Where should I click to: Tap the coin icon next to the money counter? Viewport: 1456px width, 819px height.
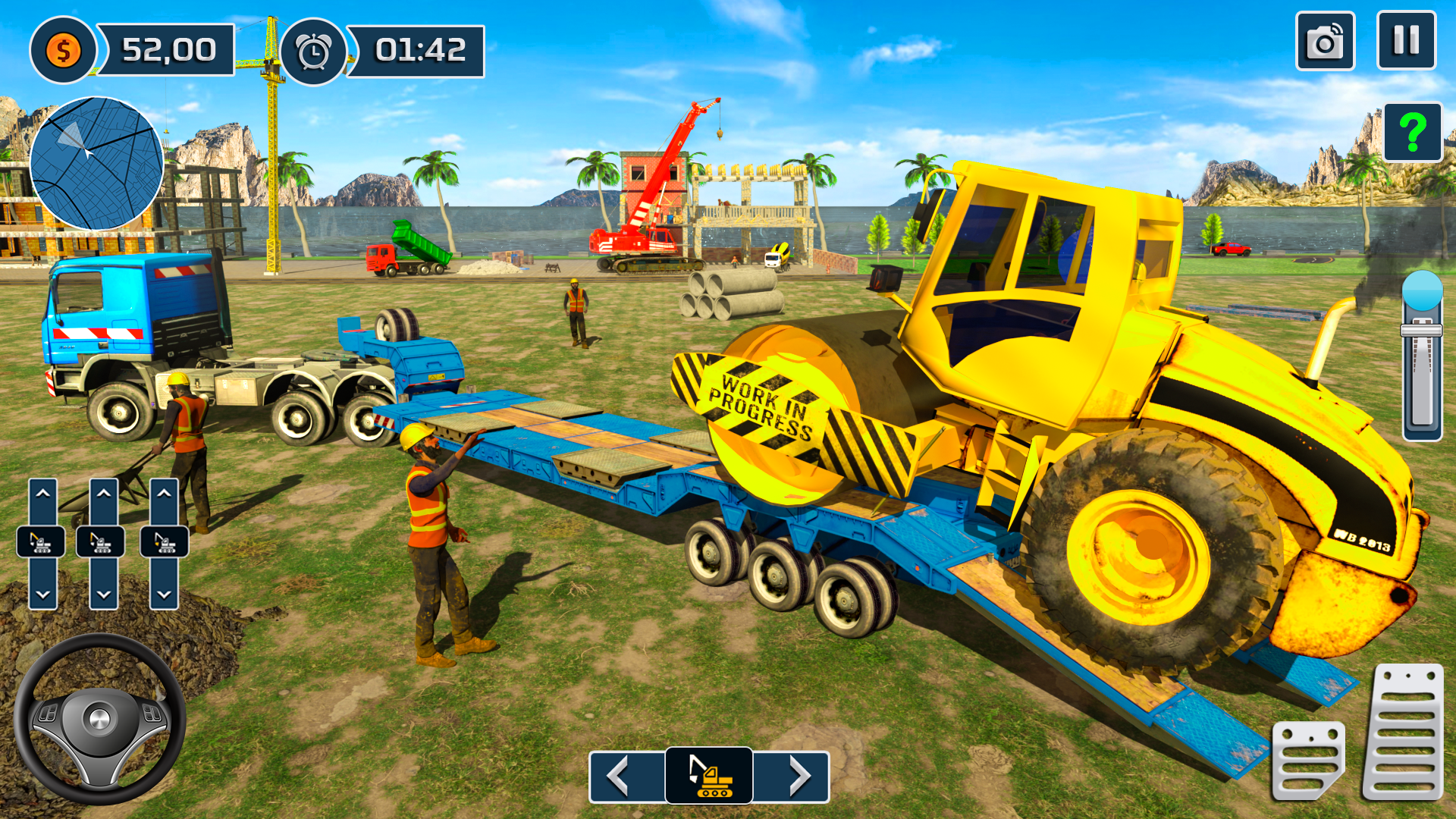[x=63, y=50]
